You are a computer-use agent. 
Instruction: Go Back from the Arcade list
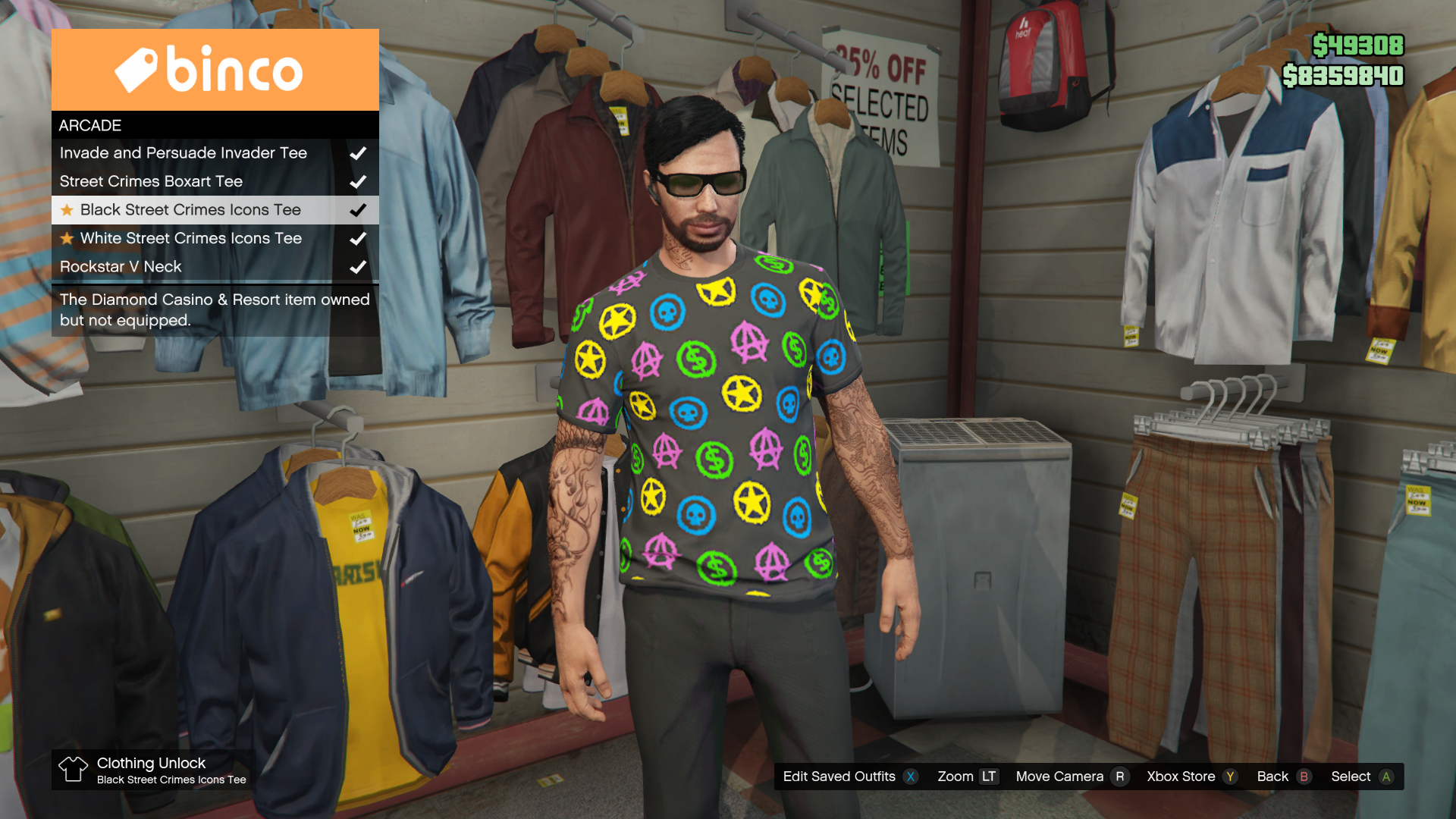point(1283,777)
